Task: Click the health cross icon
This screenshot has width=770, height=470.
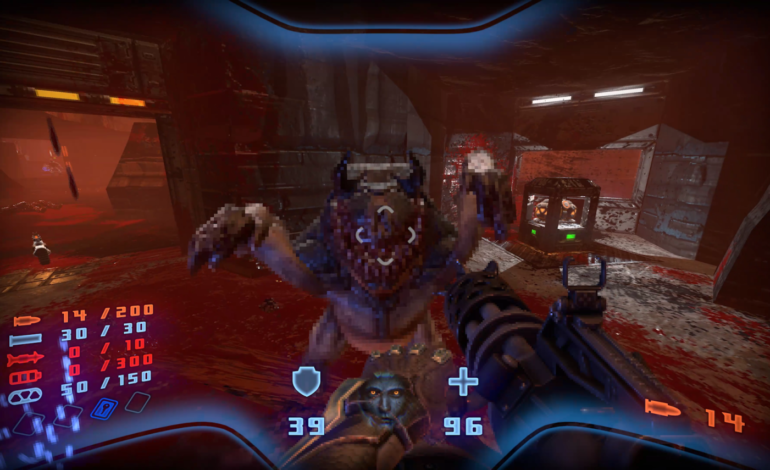Action: coord(463,381)
